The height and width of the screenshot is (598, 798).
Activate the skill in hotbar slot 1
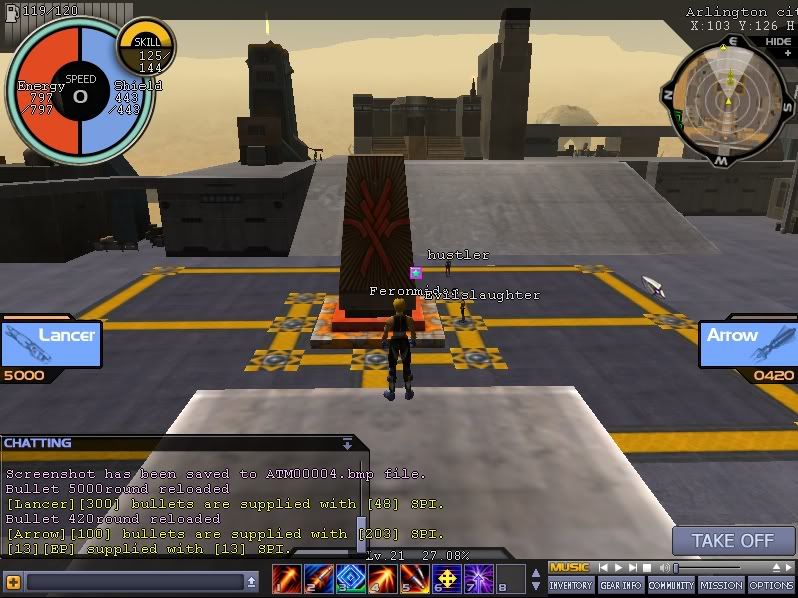point(287,578)
